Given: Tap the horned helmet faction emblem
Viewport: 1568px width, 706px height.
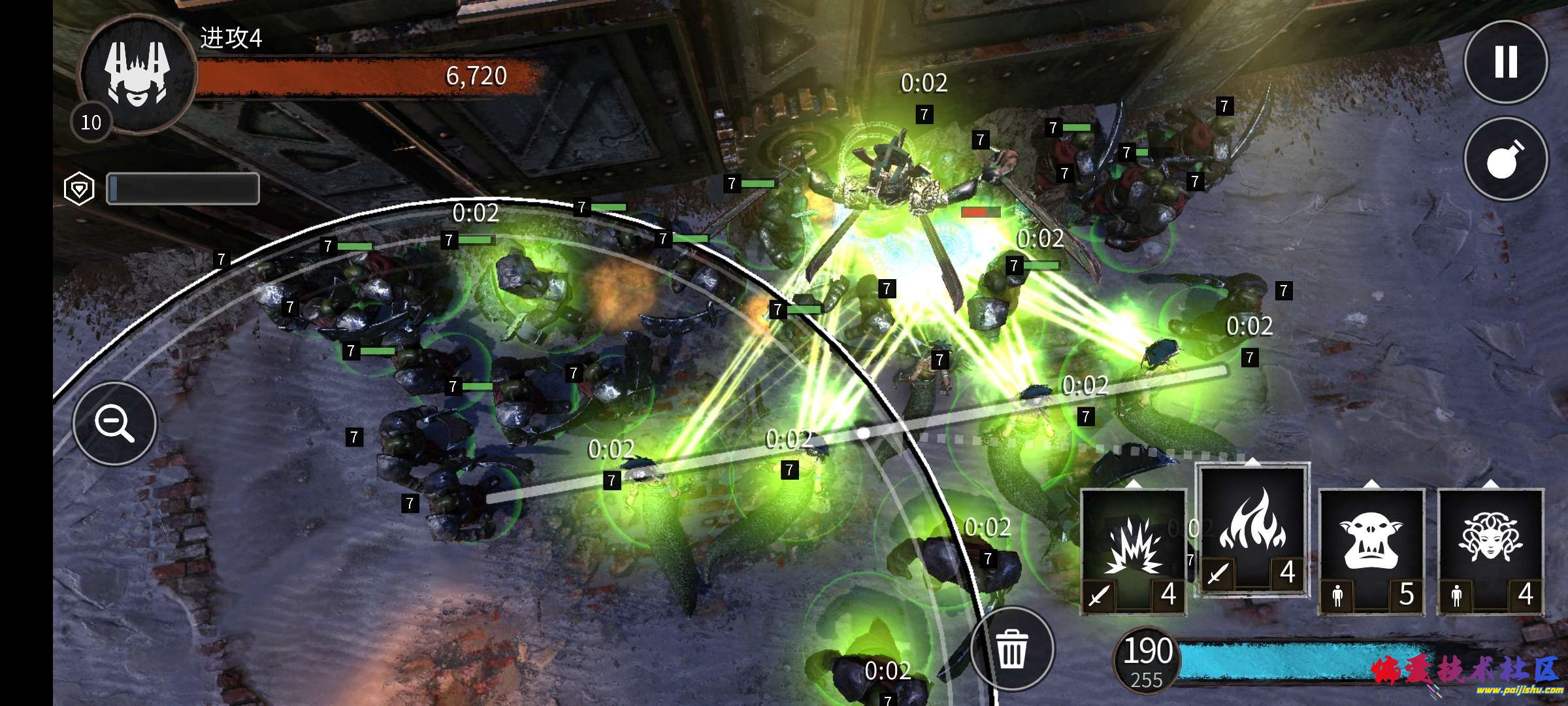Looking at the screenshot, I should [137, 73].
